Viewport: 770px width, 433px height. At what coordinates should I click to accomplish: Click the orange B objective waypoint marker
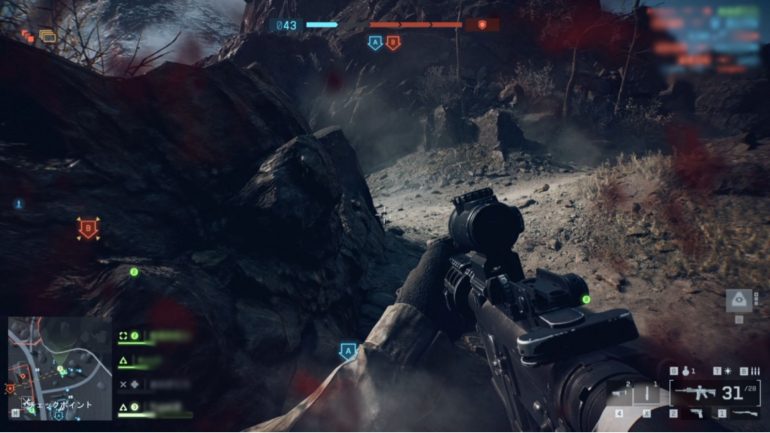click(x=88, y=229)
